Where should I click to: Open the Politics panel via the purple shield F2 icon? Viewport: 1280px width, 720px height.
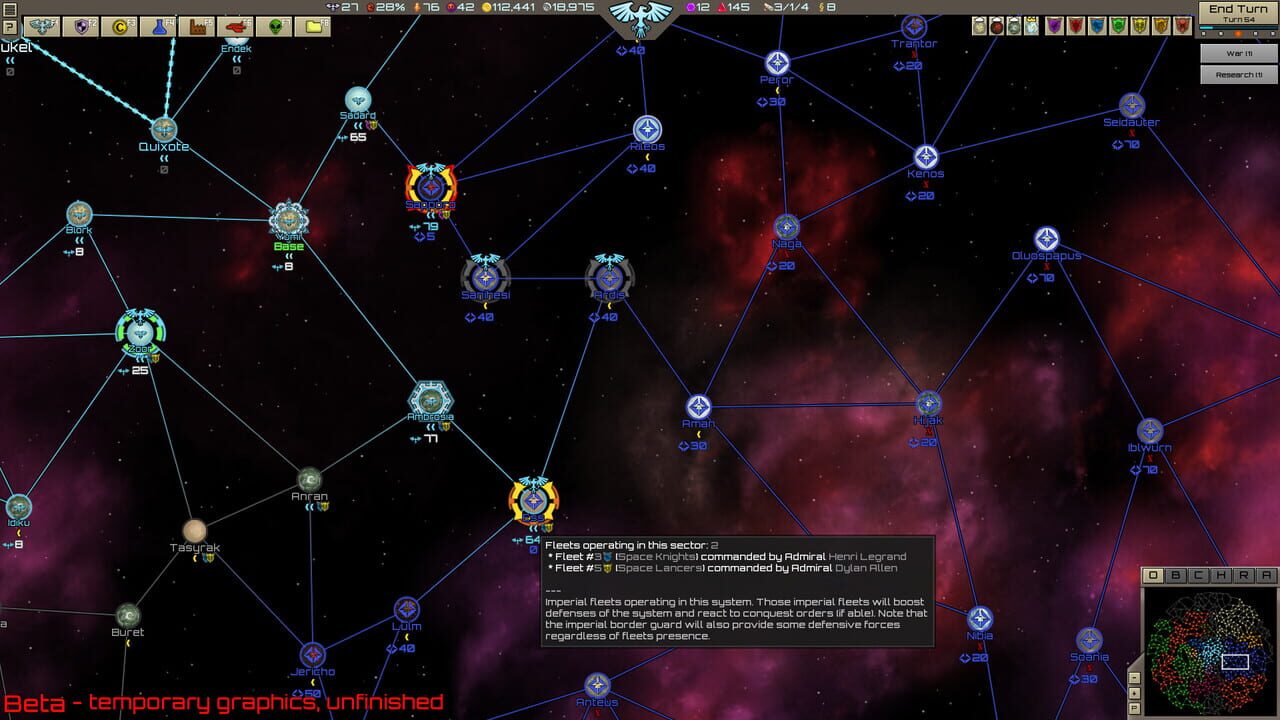[x=81, y=25]
